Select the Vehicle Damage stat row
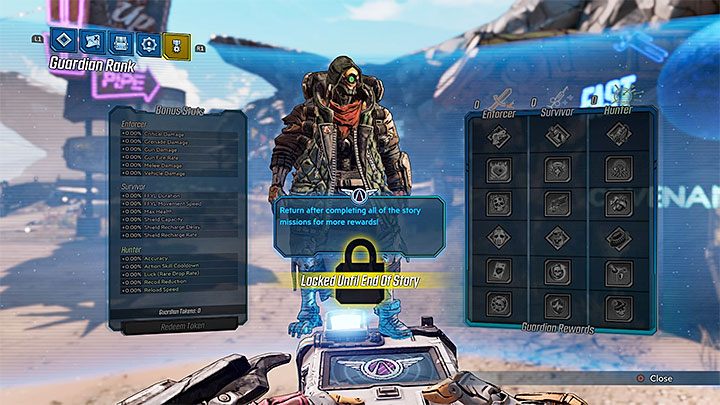Image resolution: width=720 pixels, height=405 pixels. click(177, 172)
